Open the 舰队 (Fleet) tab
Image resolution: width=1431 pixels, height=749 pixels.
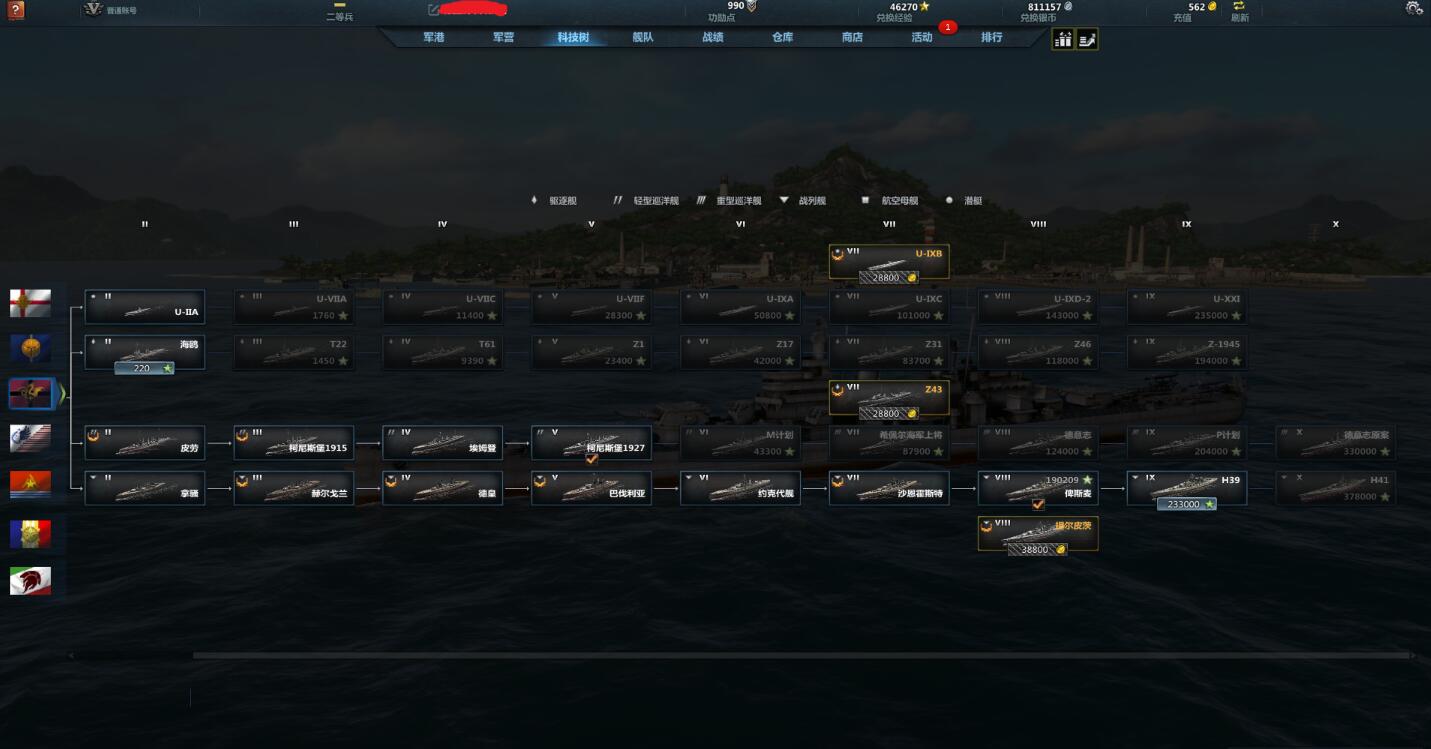click(x=643, y=38)
